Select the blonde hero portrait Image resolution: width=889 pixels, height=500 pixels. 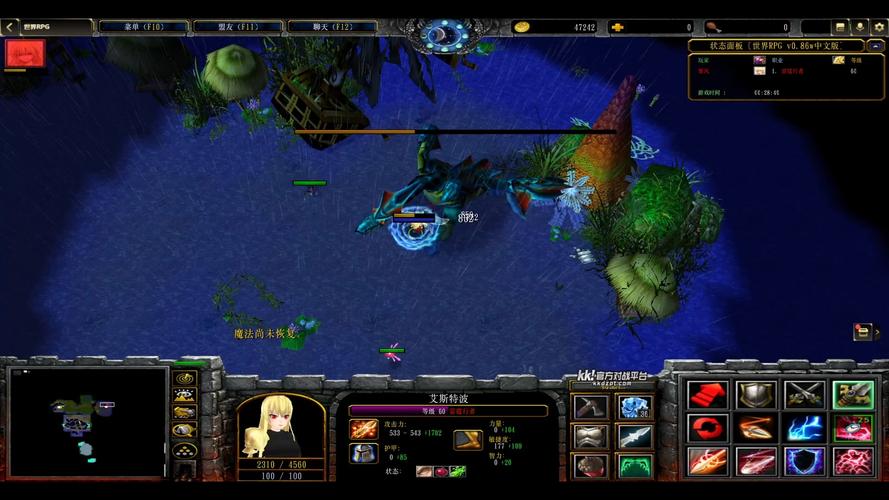click(x=279, y=425)
